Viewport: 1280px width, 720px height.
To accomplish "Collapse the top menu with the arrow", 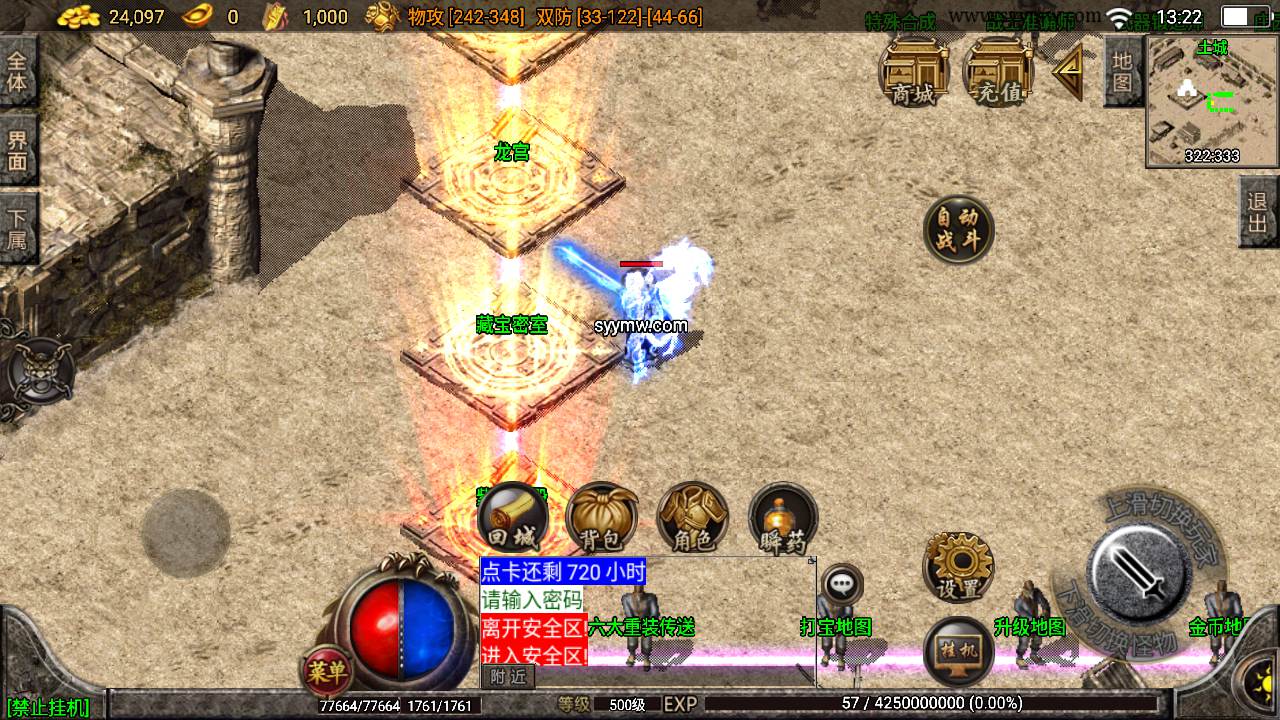I will tap(1068, 70).
